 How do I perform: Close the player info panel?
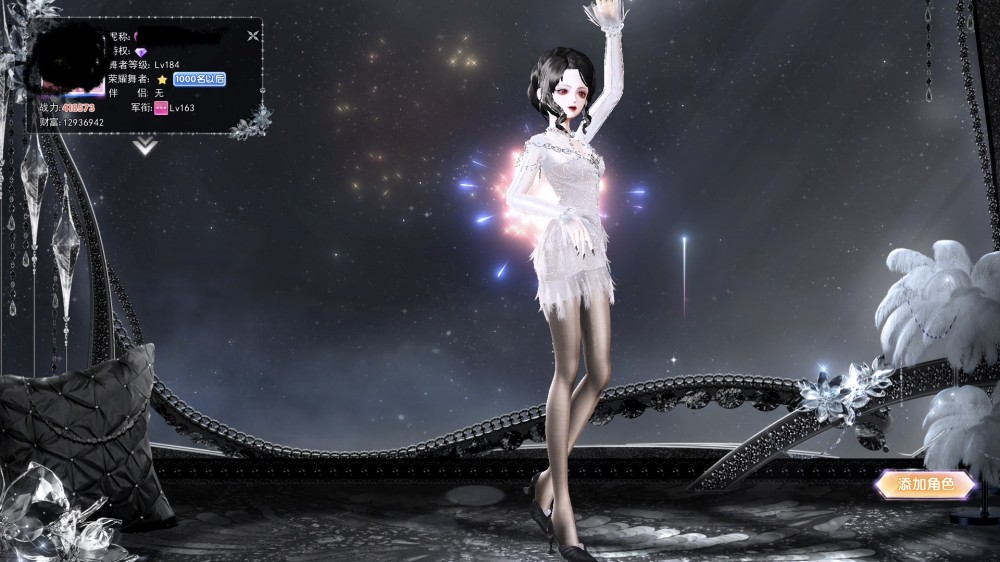pos(253,35)
